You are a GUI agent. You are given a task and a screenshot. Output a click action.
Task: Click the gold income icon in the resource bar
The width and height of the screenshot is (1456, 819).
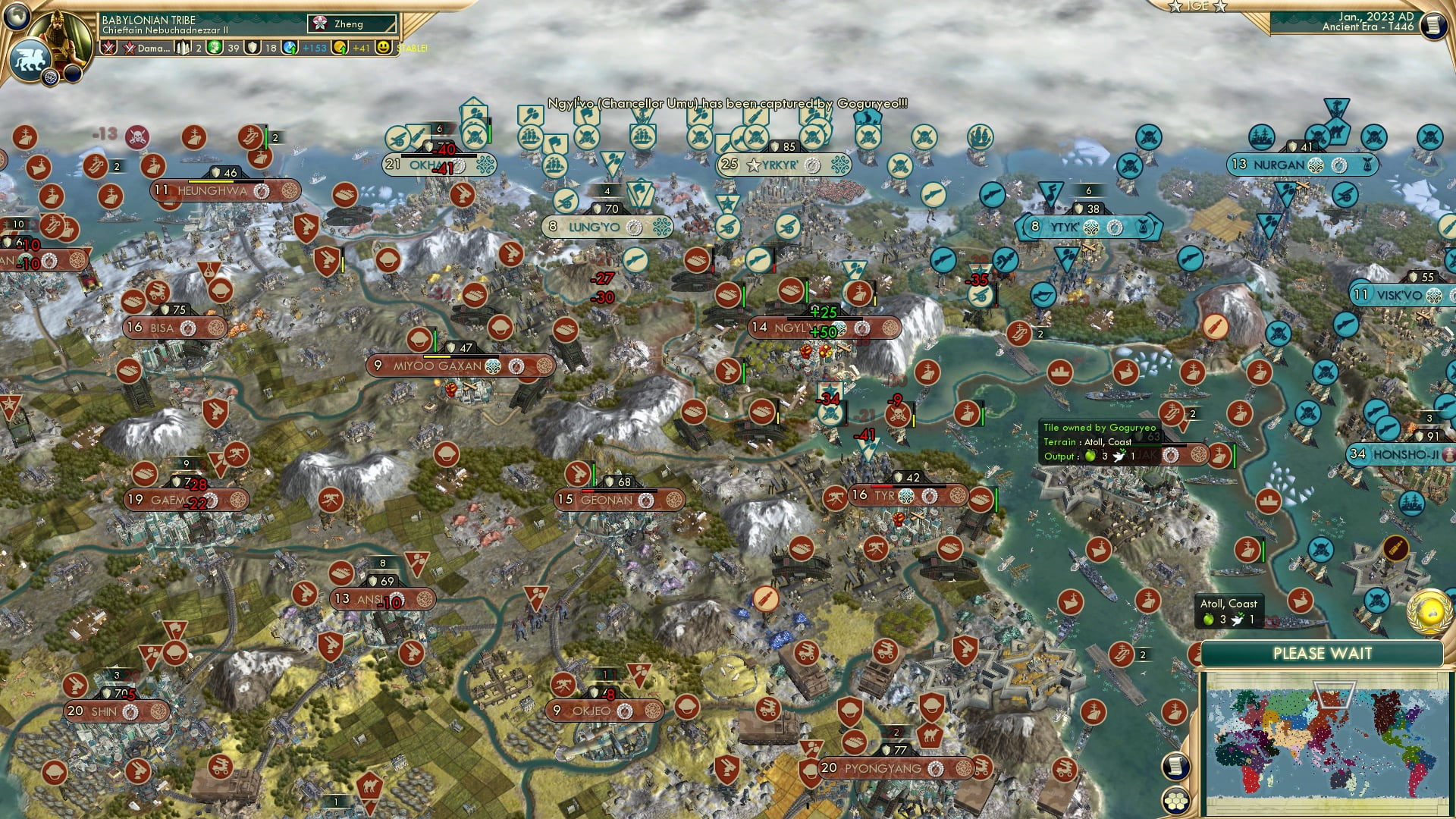341,48
